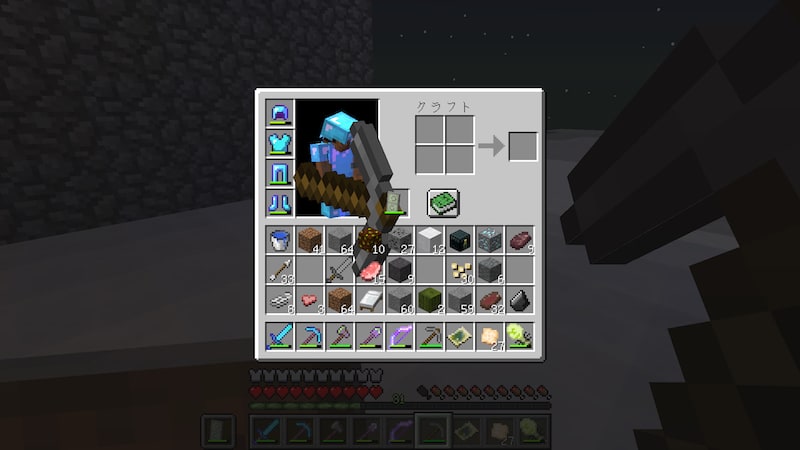The width and height of the screenshot is (800, 450).
Task: Select the diamond boots slot
Action: coord(279,203)
